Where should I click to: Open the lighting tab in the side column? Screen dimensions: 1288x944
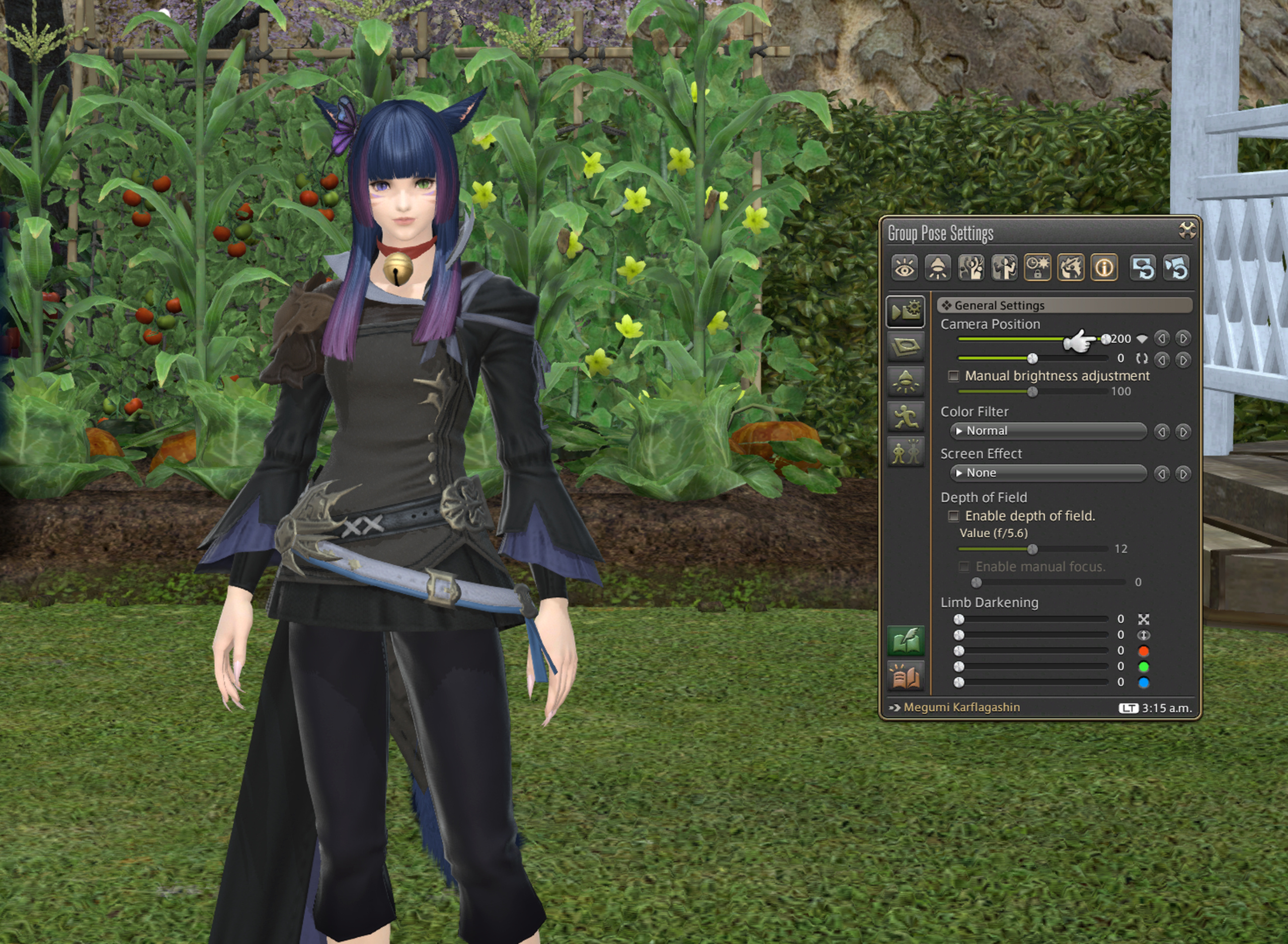(906, 381)
